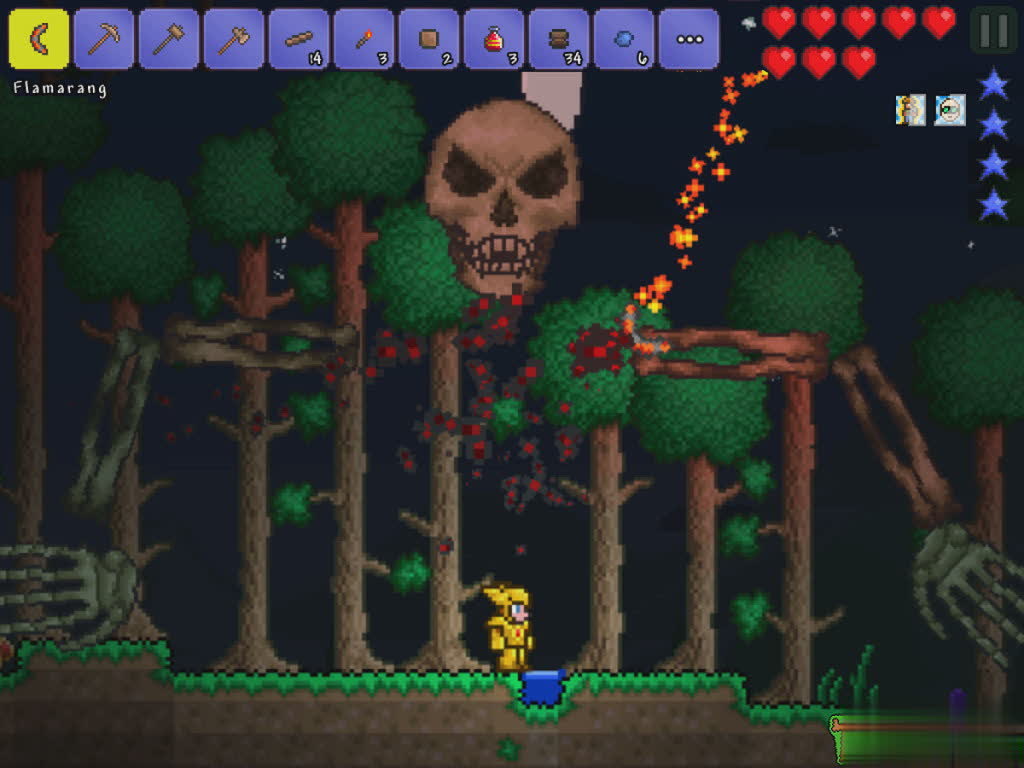The image size is (1024, 768).
Task: Choose the blue gel slot with 6
Action: point(624,39)
